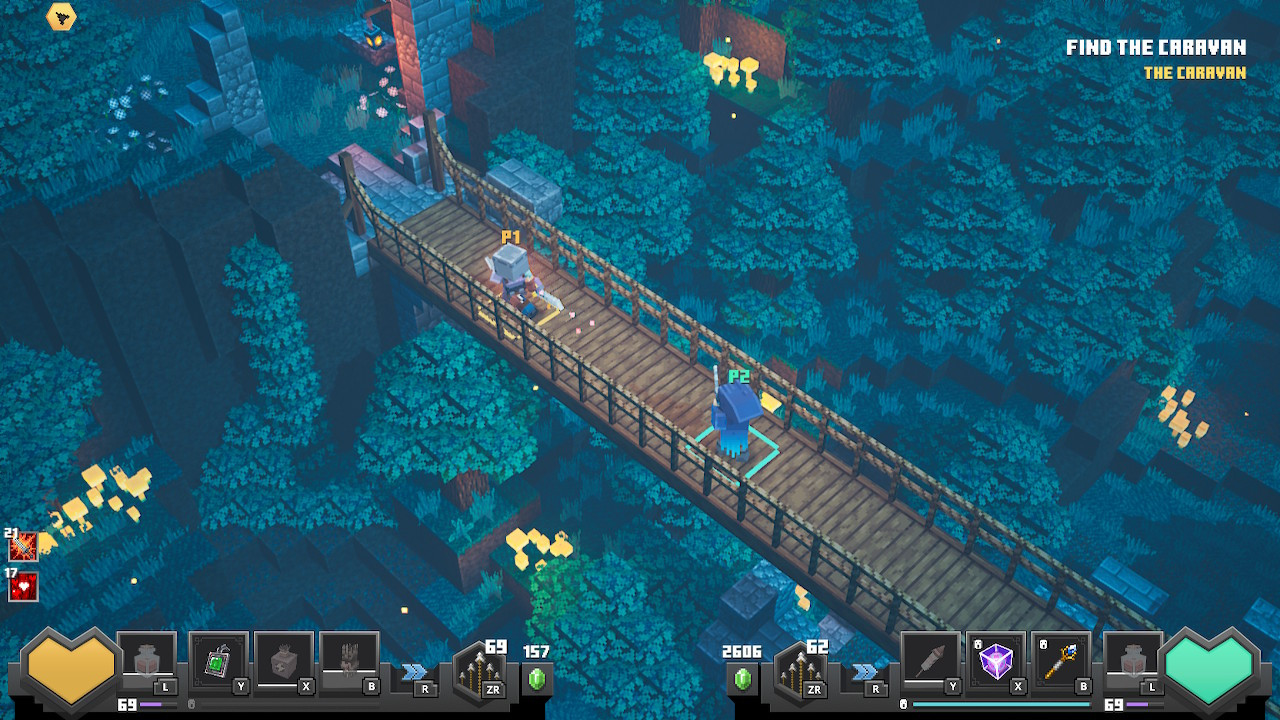This screenshot has width=1280, height=720.
Task: Click the red sword status effect icon
Action: point(23,547)
